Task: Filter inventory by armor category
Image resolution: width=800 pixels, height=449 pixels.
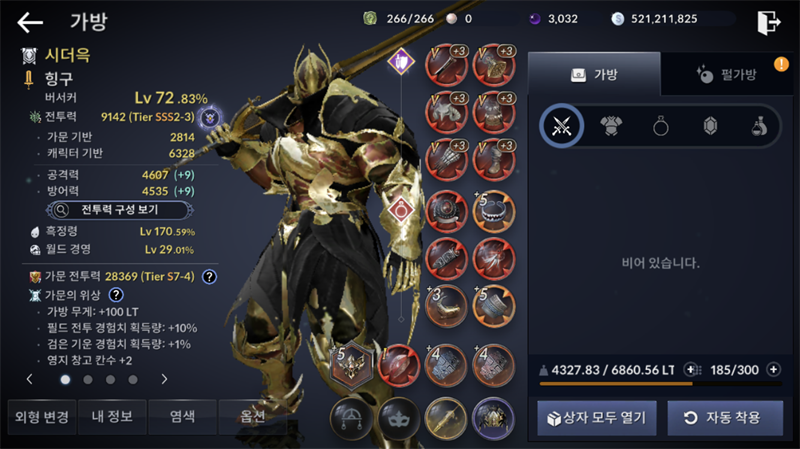Action: (x=611, y=126)
